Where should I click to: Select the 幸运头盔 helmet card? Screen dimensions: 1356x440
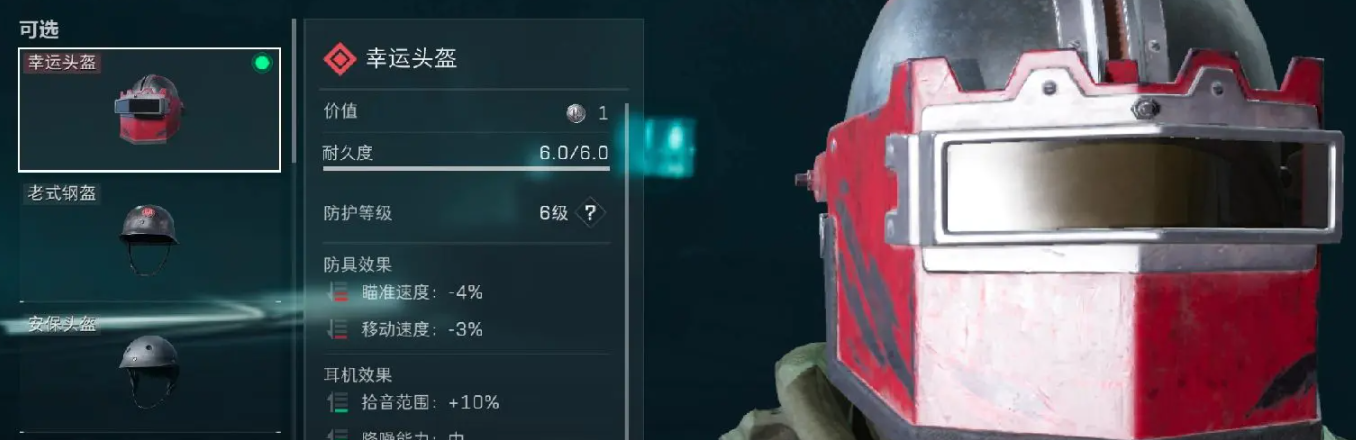[x=150, y=110]
